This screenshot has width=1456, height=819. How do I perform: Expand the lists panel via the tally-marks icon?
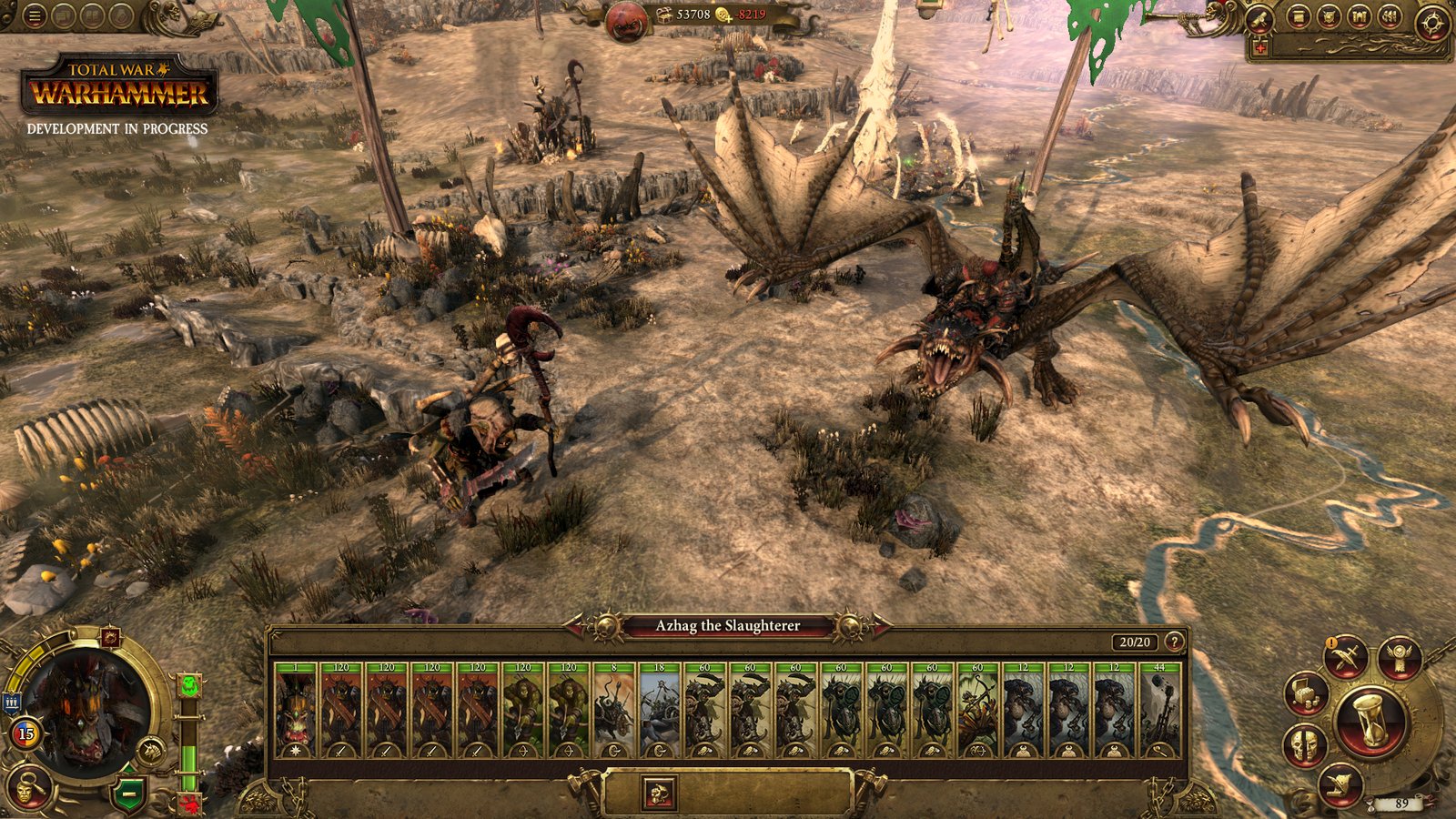point(1390,16)
